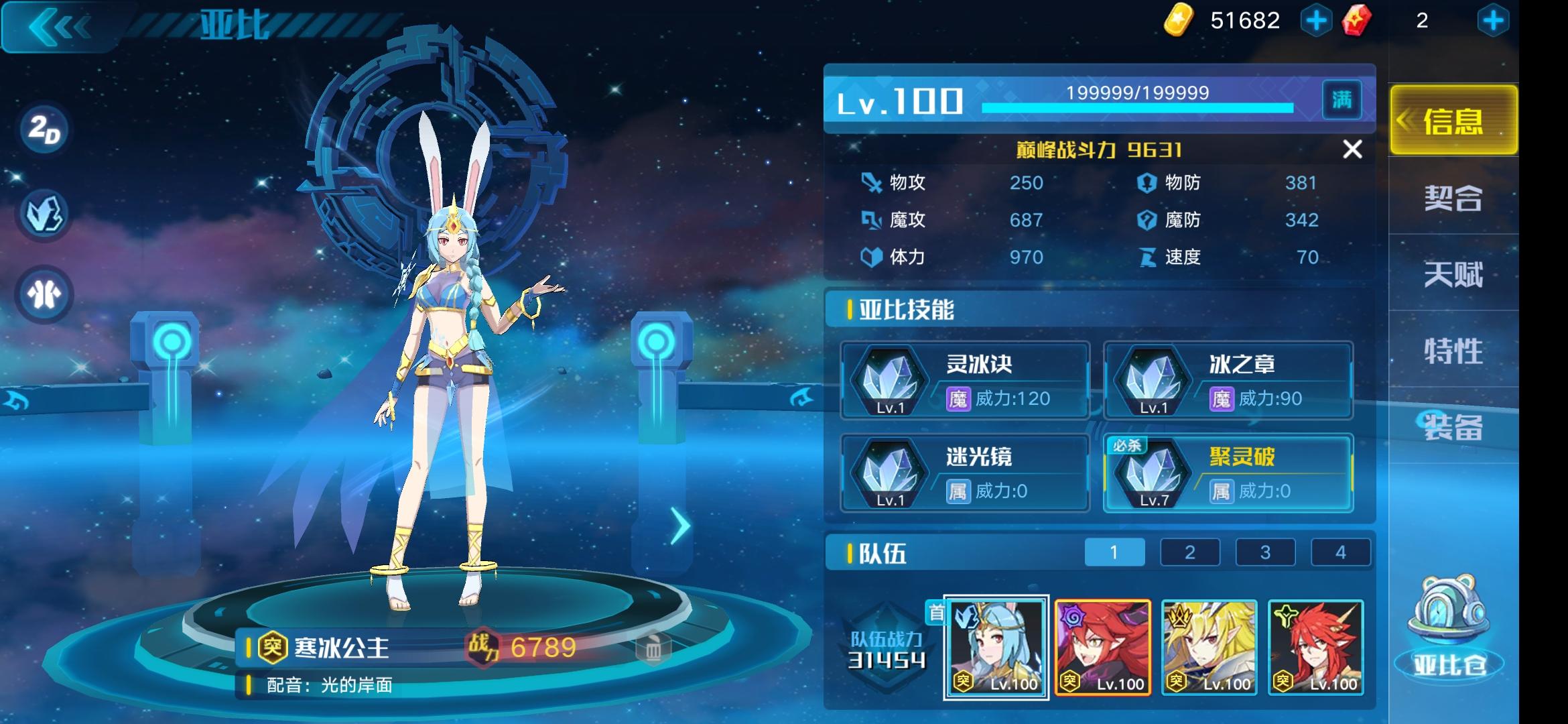
Task: Select team slot 2 tab
Action: tap(1190, 552)
